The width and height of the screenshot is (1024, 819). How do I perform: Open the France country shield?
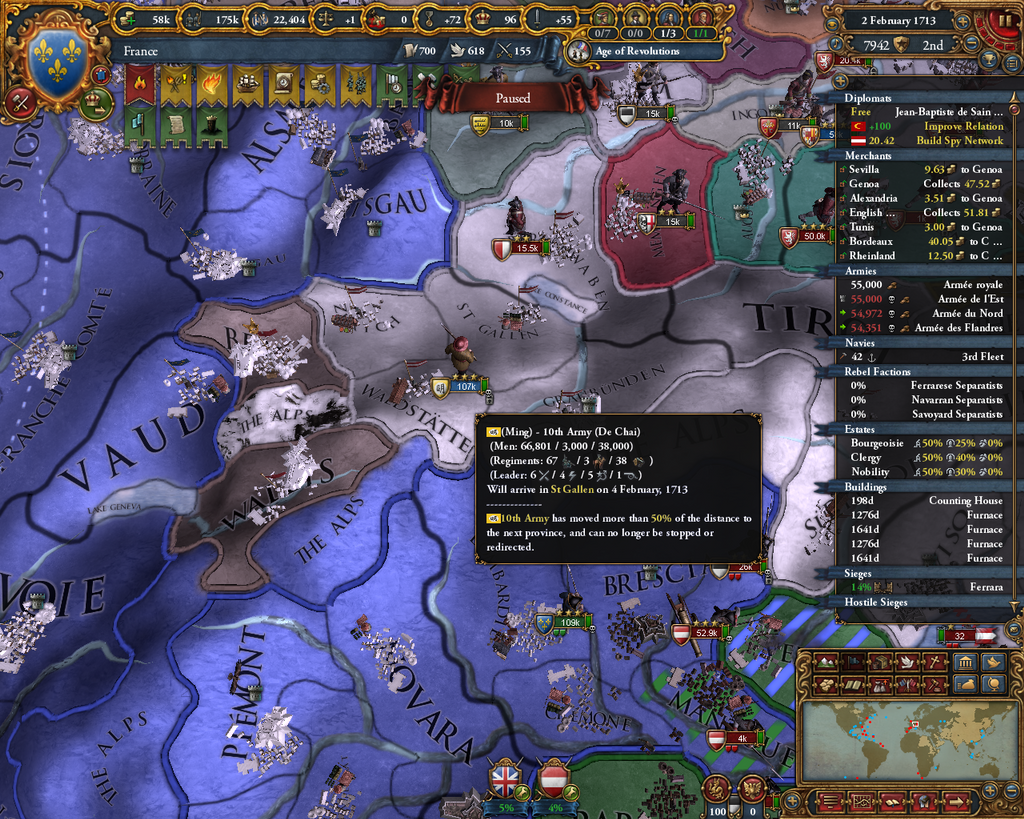coord(57,62)
